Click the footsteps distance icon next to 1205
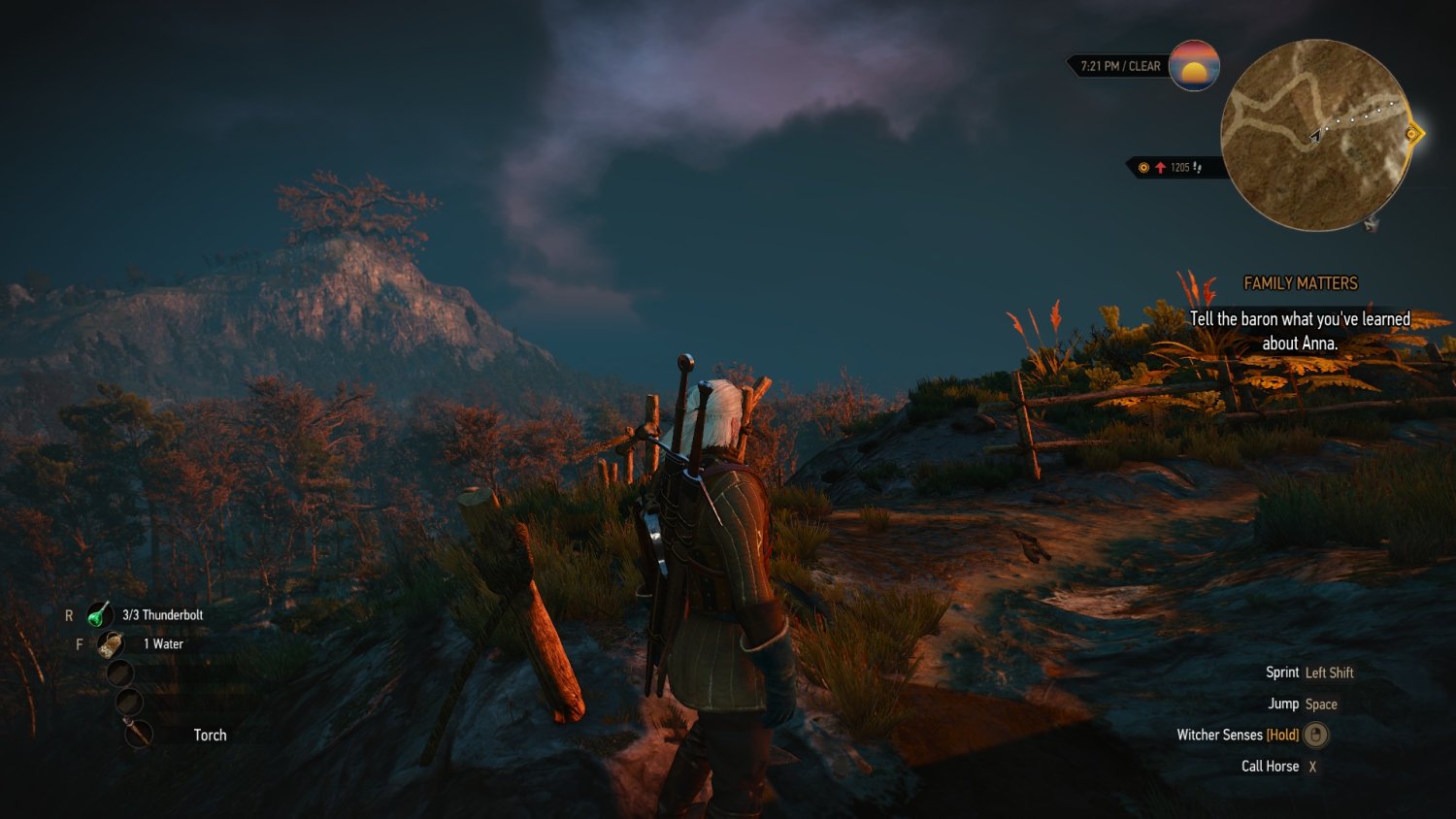The image size is (1456, 819). pyautogui.click(x=1197, y=167)
